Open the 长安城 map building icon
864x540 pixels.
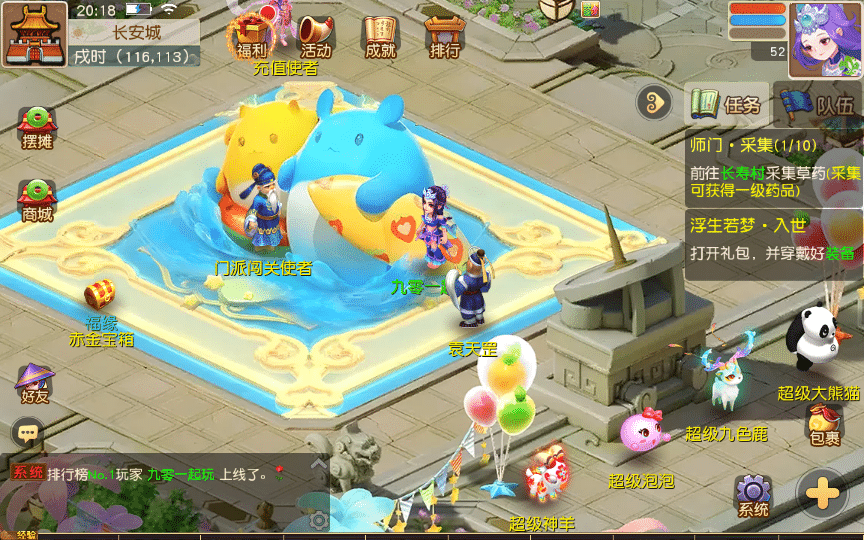33,33
